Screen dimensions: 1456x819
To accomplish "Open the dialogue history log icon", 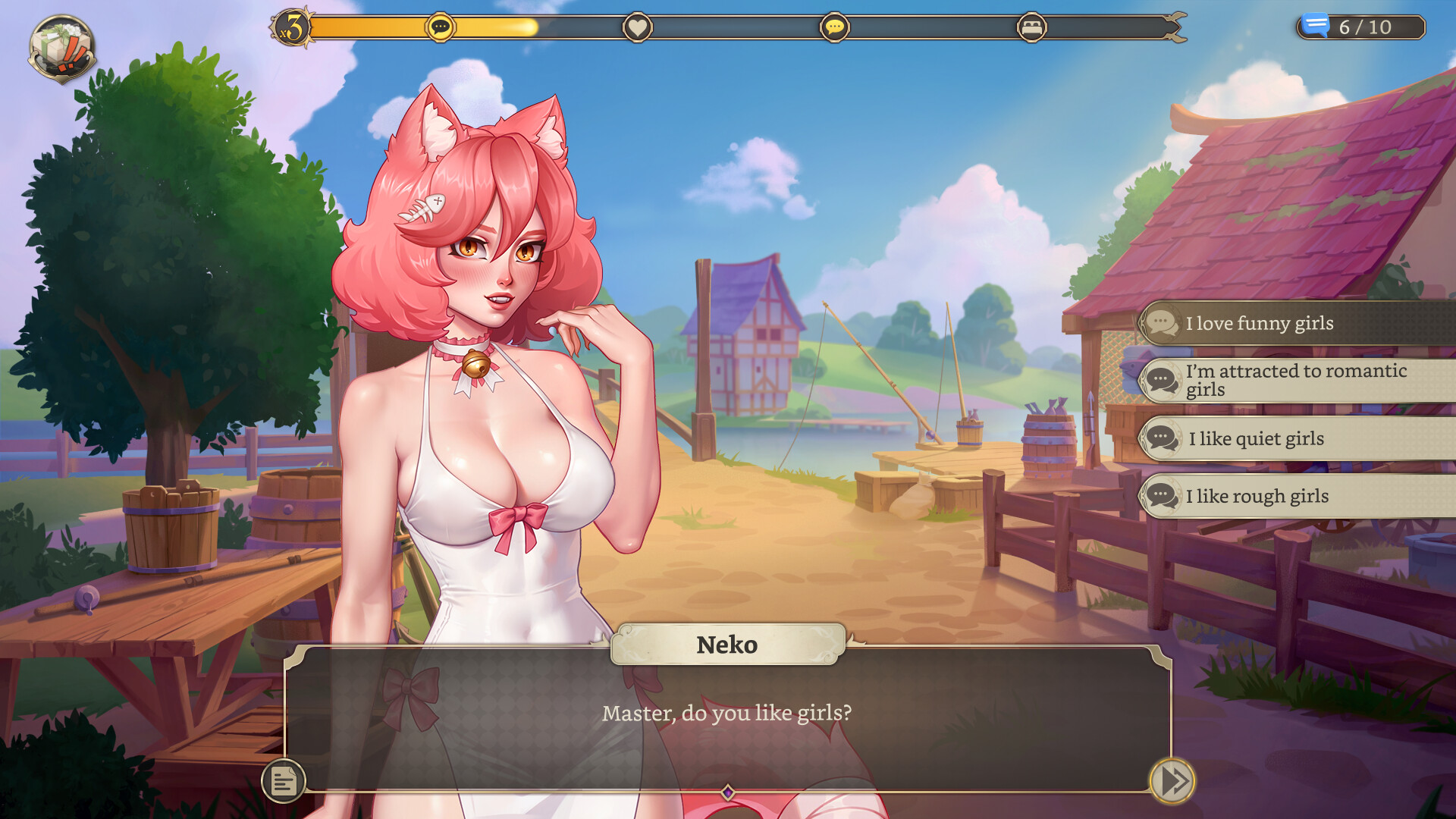I will tap(285, 780).
